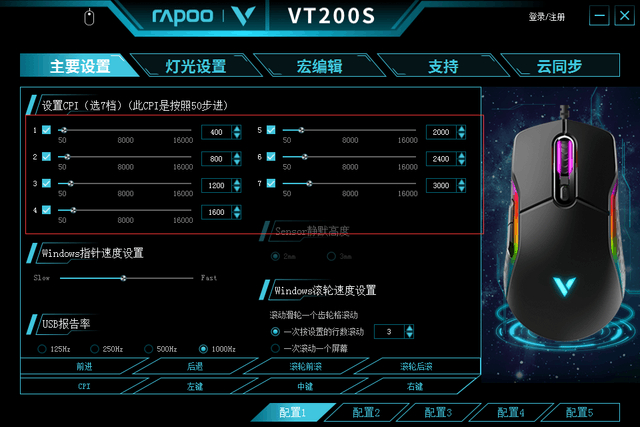Select 一次滚动一个屏幕 scroll option
The height and width of the screenshot is (427, 640).
click(276, 348)
